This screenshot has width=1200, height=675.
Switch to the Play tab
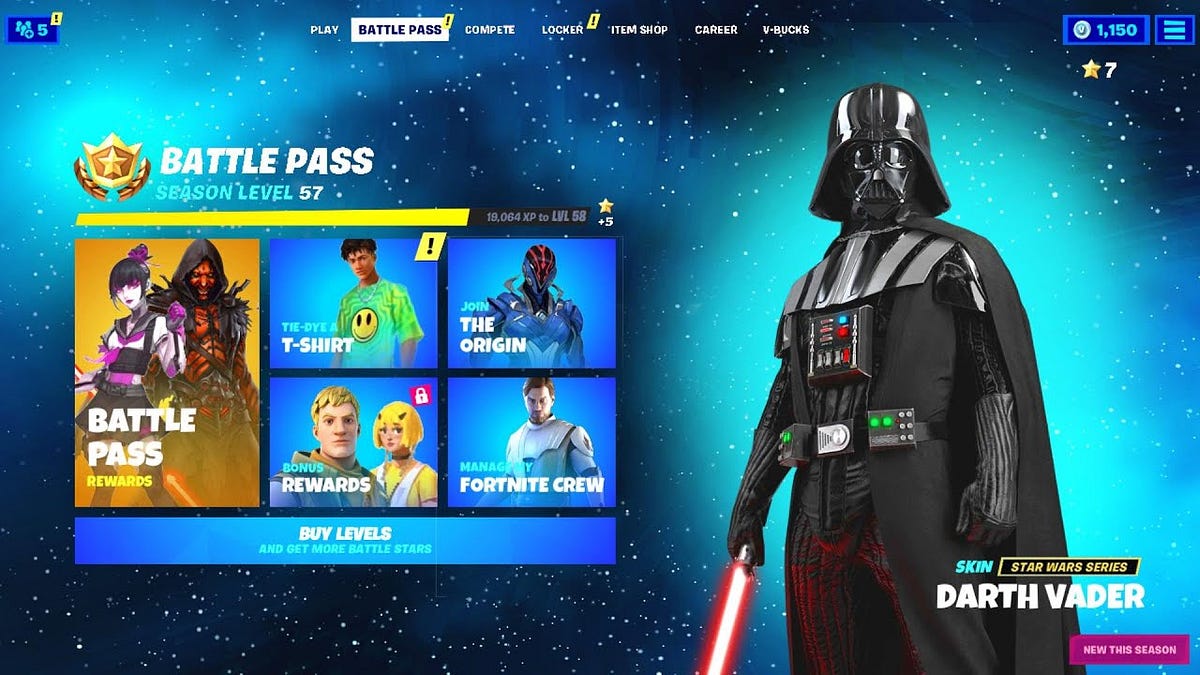pos(324,30)
